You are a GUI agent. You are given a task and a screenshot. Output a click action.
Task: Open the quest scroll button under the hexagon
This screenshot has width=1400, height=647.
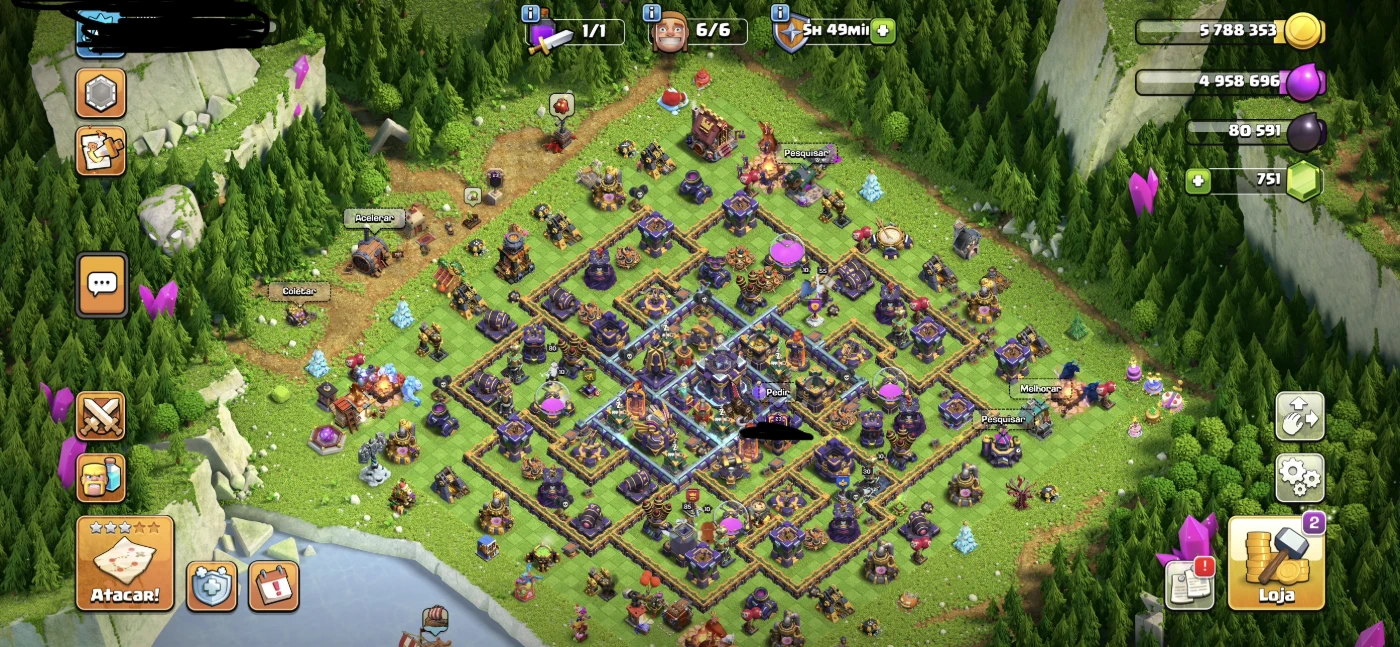click(x=101, y=151)
